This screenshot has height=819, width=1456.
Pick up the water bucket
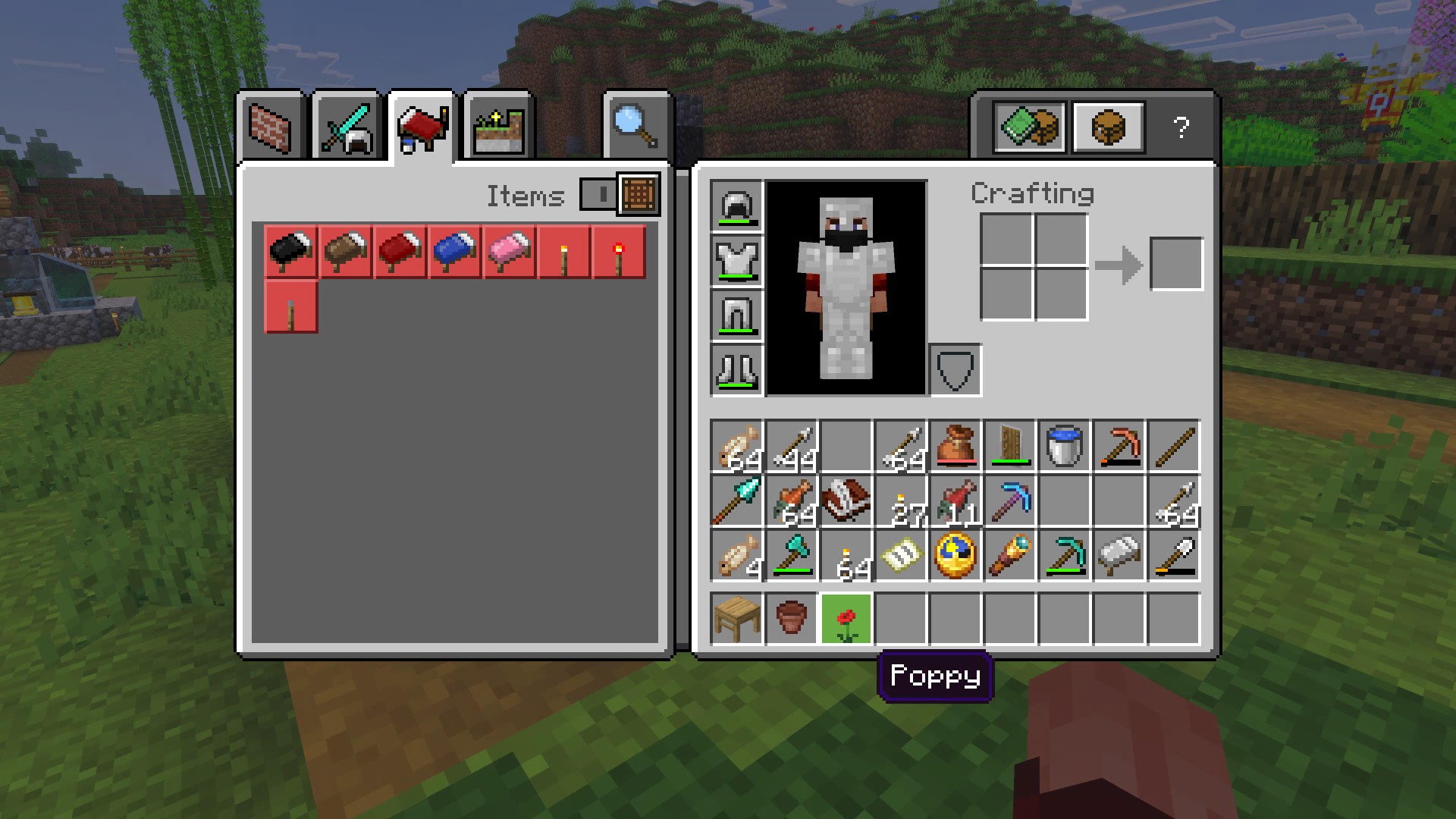pyautogui.click(x=1065, y=446)
